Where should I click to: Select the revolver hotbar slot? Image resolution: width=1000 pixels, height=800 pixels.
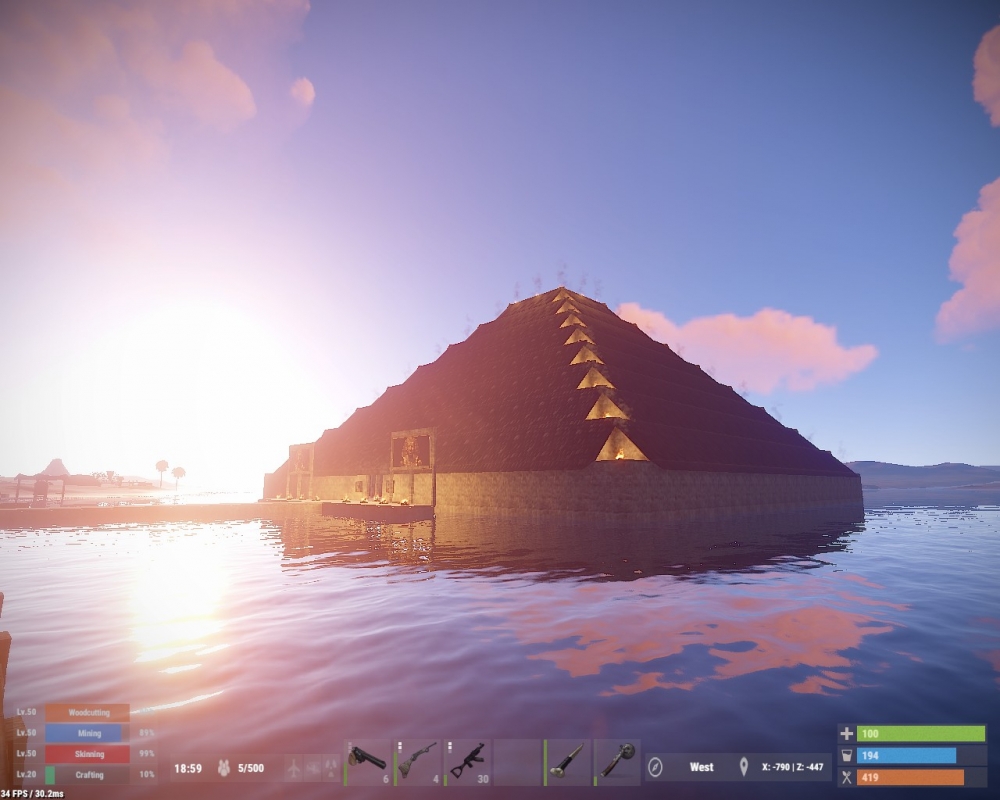point(367,763)
